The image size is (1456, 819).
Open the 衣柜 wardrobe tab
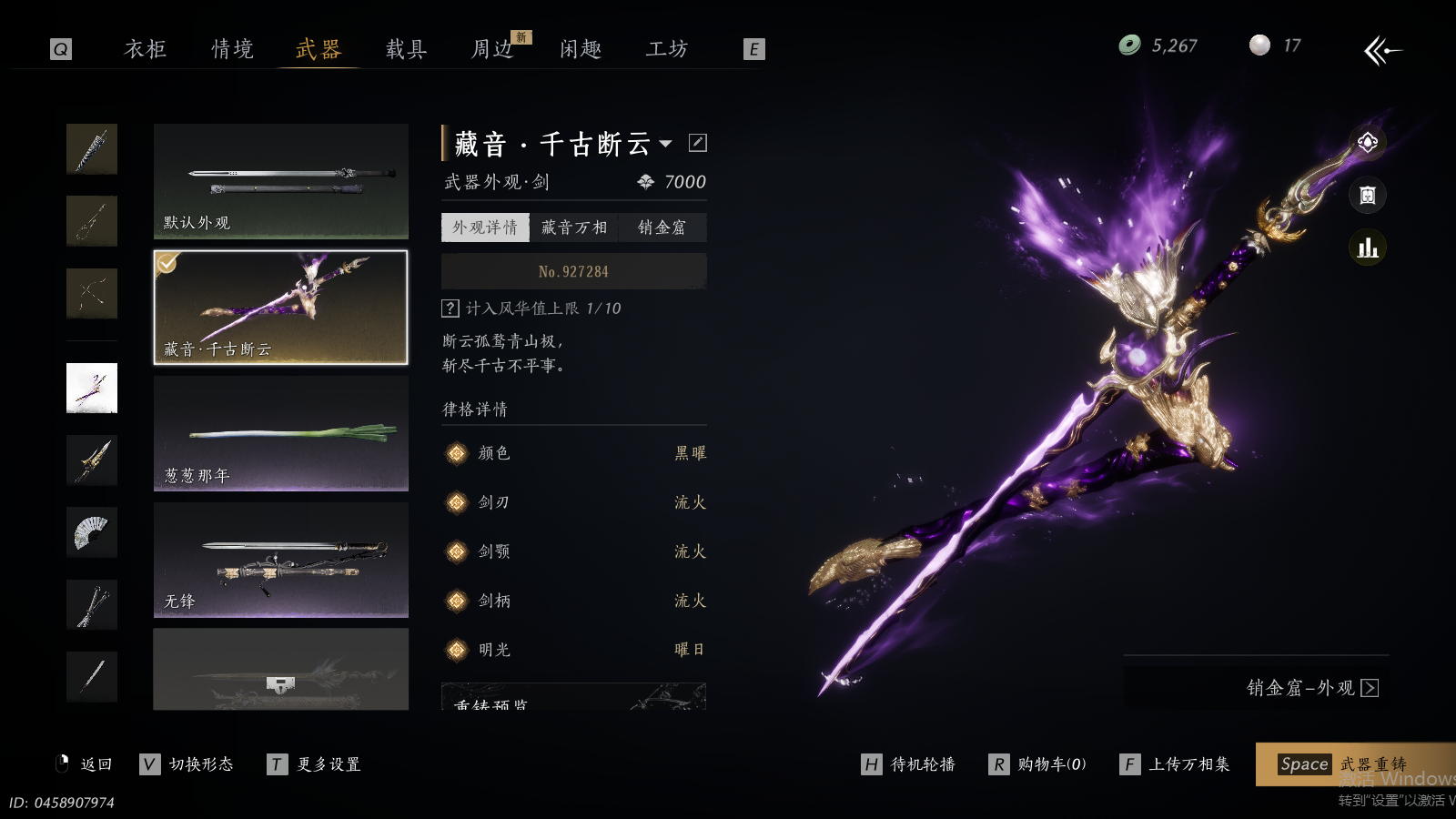145,49
